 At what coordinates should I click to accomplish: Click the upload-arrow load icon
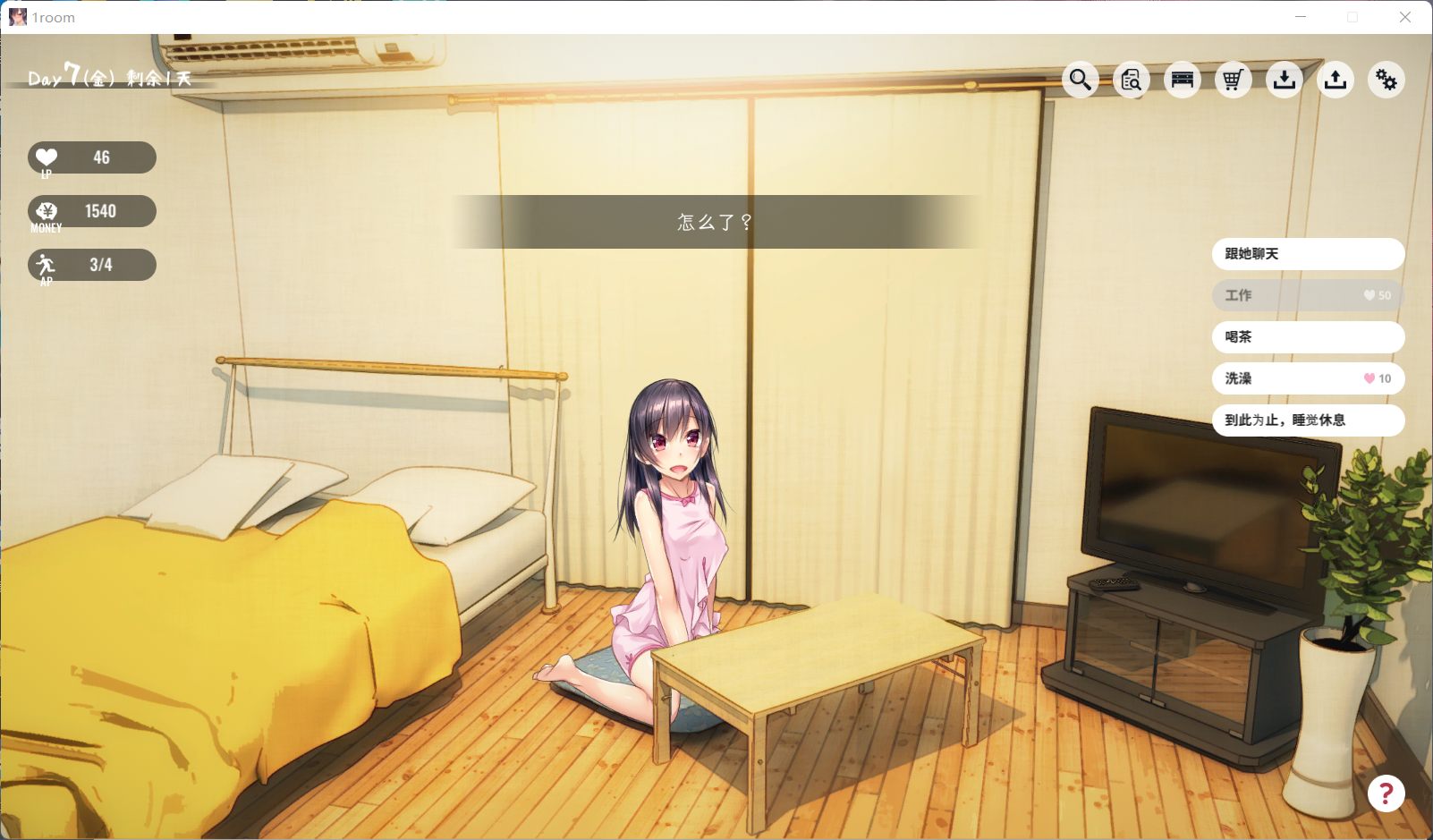(1335, 81)
